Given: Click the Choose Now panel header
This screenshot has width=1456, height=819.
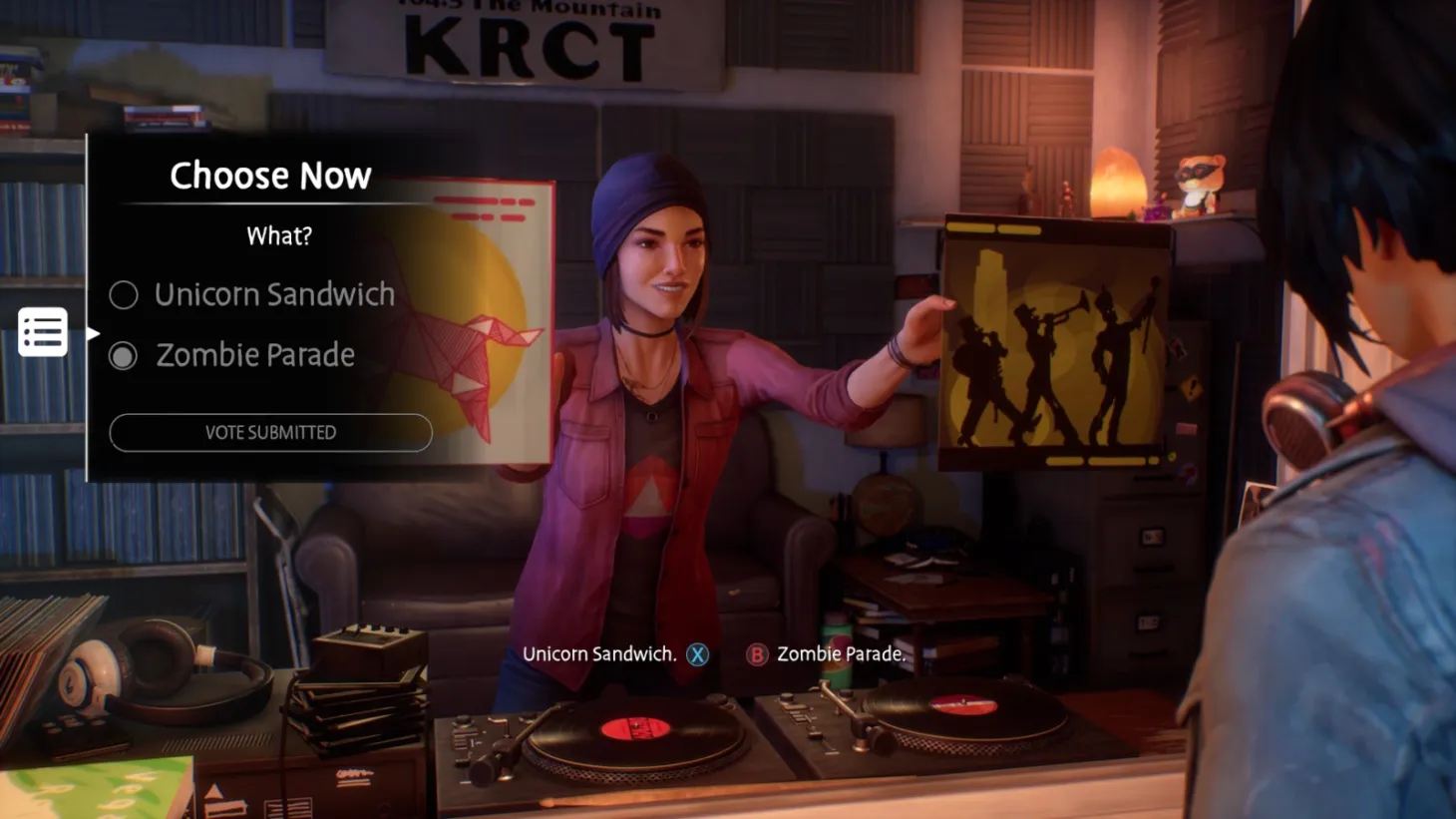Looking at the screenshot, I should point(270,176).
